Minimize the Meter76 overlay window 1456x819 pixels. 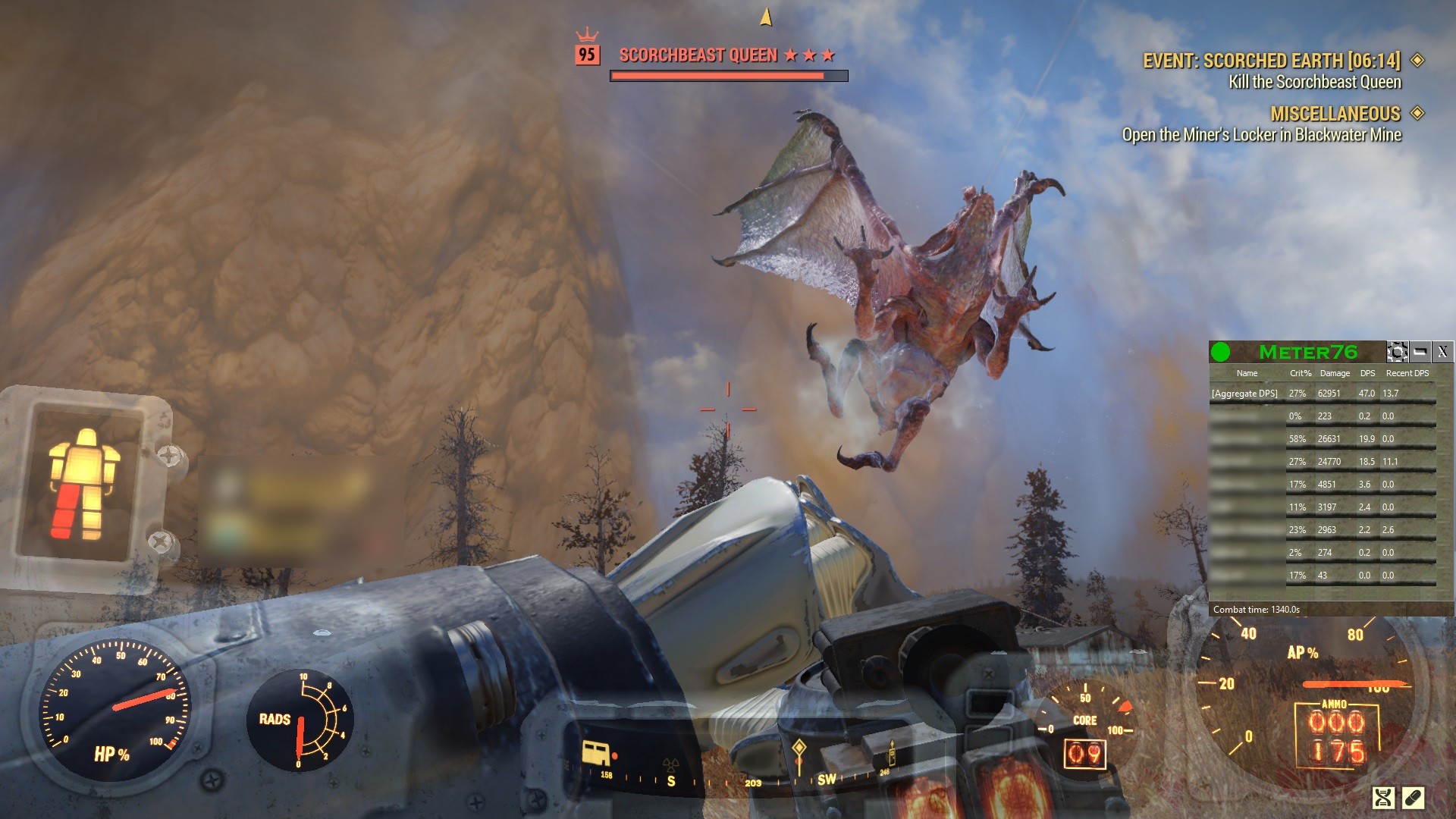tap(1420, 352)
